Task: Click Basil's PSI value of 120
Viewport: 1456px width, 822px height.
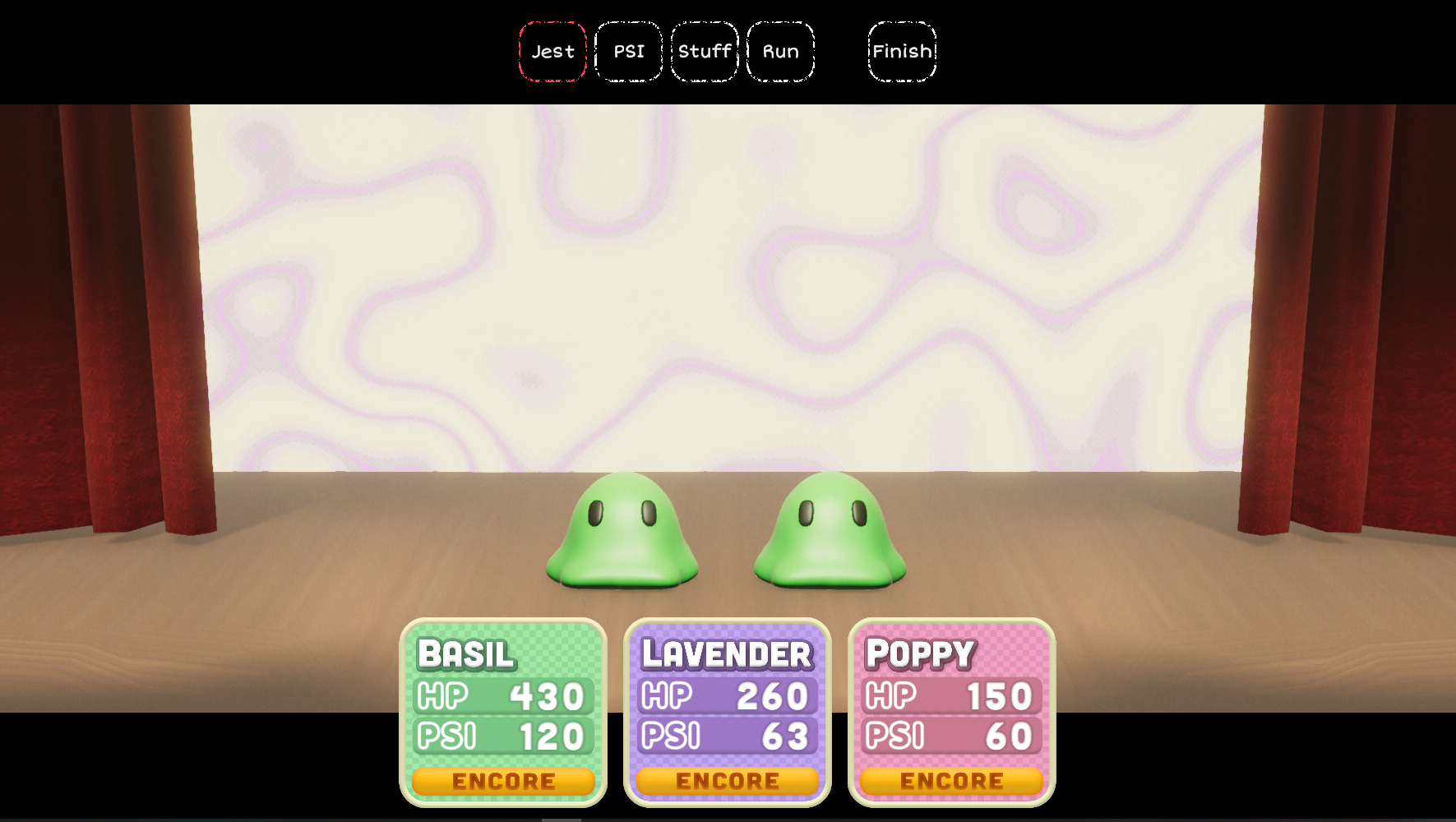Action: point(500,735)
